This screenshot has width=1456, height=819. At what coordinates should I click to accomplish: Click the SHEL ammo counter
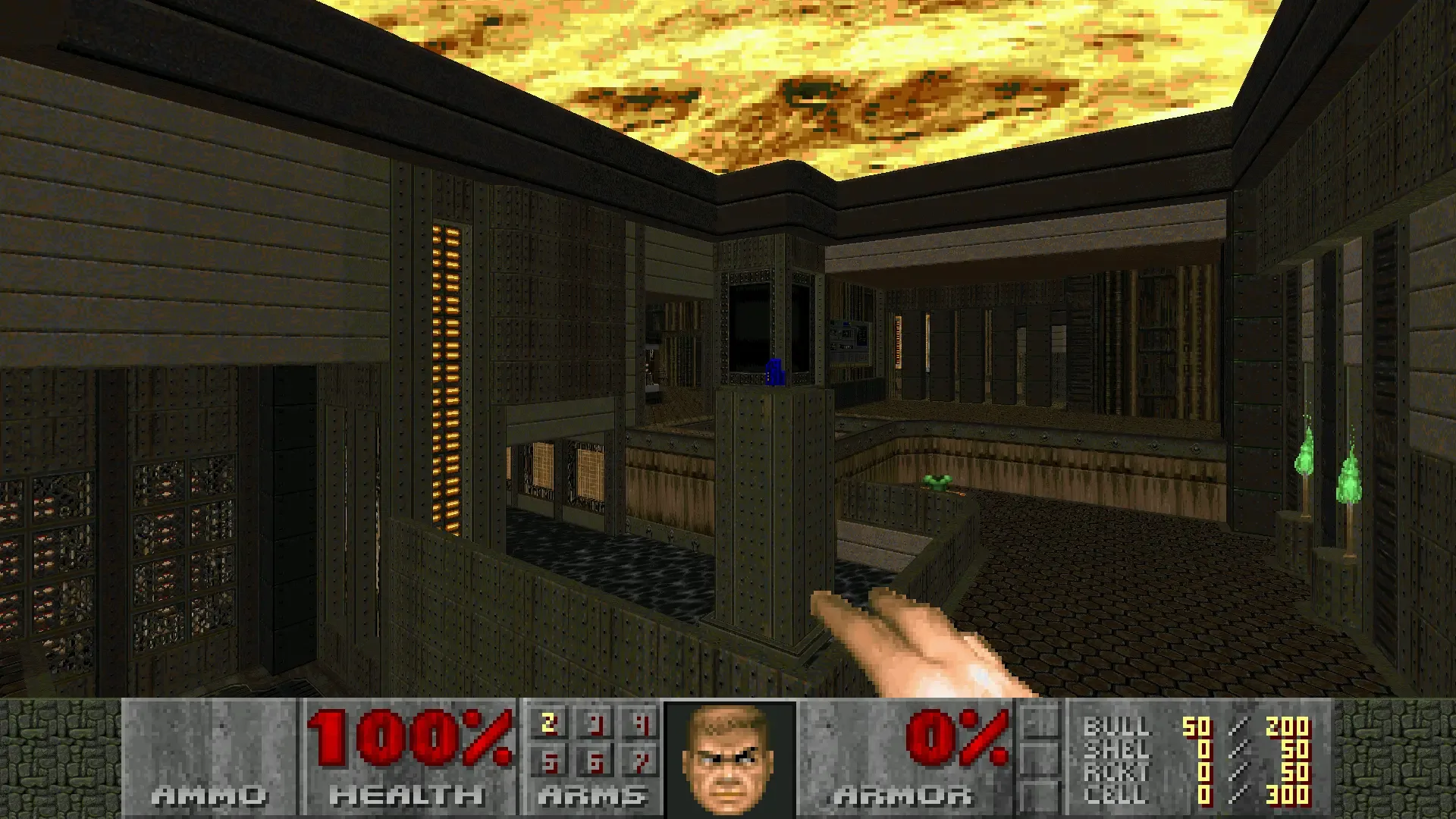pyautogui.click(x=1203, y=749)
